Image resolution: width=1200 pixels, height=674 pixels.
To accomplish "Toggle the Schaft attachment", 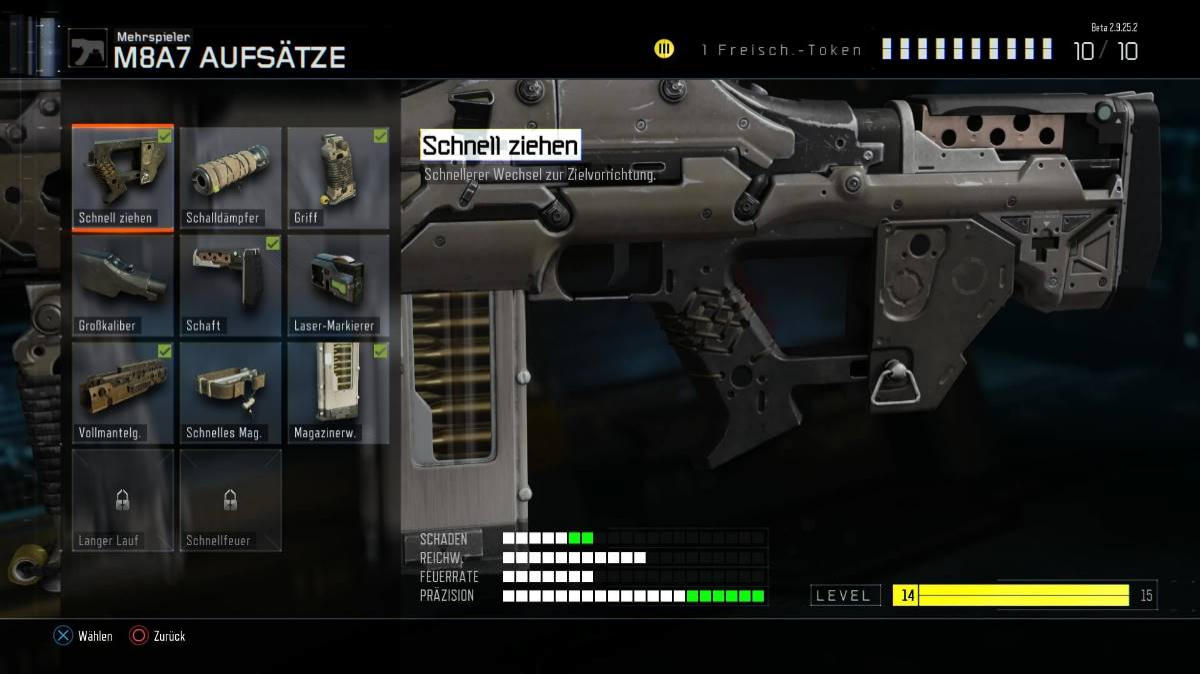I will pos(230,286).
